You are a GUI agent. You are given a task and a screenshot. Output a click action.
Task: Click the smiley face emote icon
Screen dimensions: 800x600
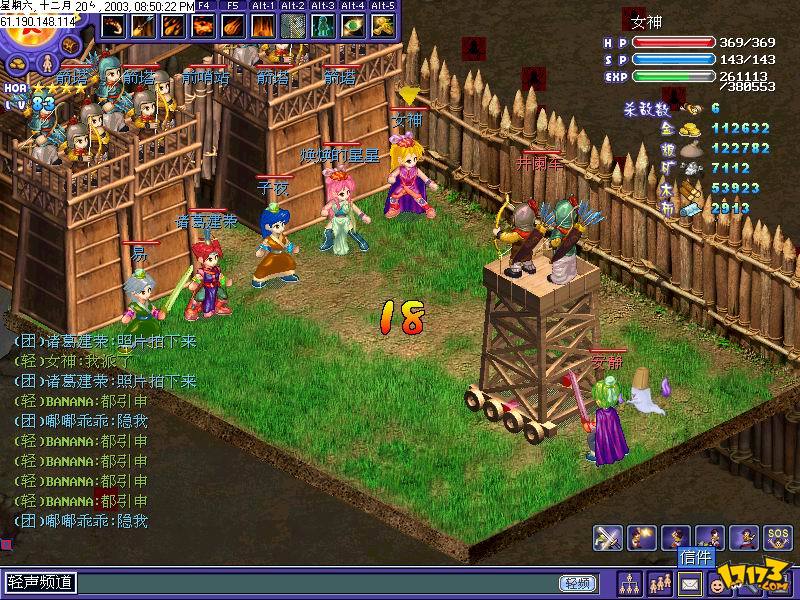pos(717,582)
